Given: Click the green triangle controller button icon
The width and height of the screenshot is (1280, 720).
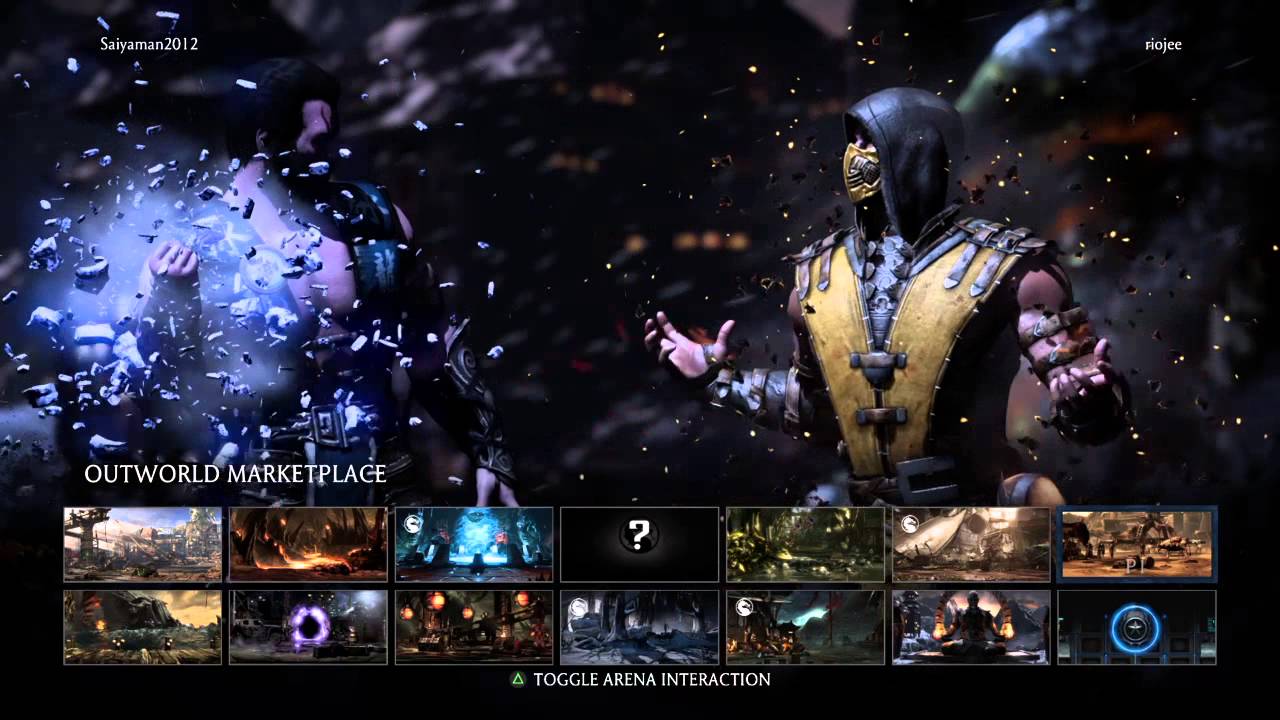Looking at the screenshot, I should [x=516, y=678].
